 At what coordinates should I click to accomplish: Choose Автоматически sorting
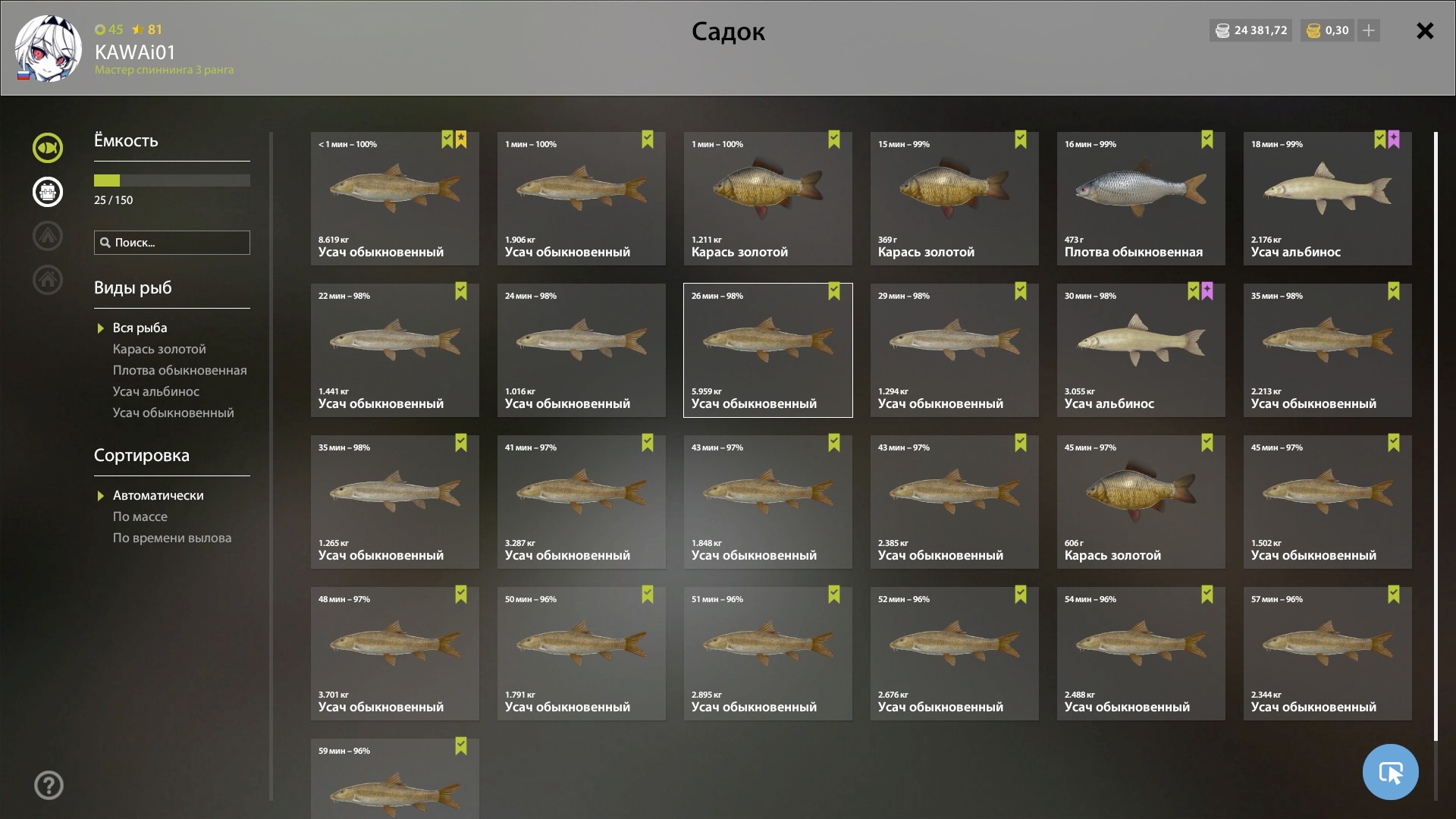click(x=158, y=495)
